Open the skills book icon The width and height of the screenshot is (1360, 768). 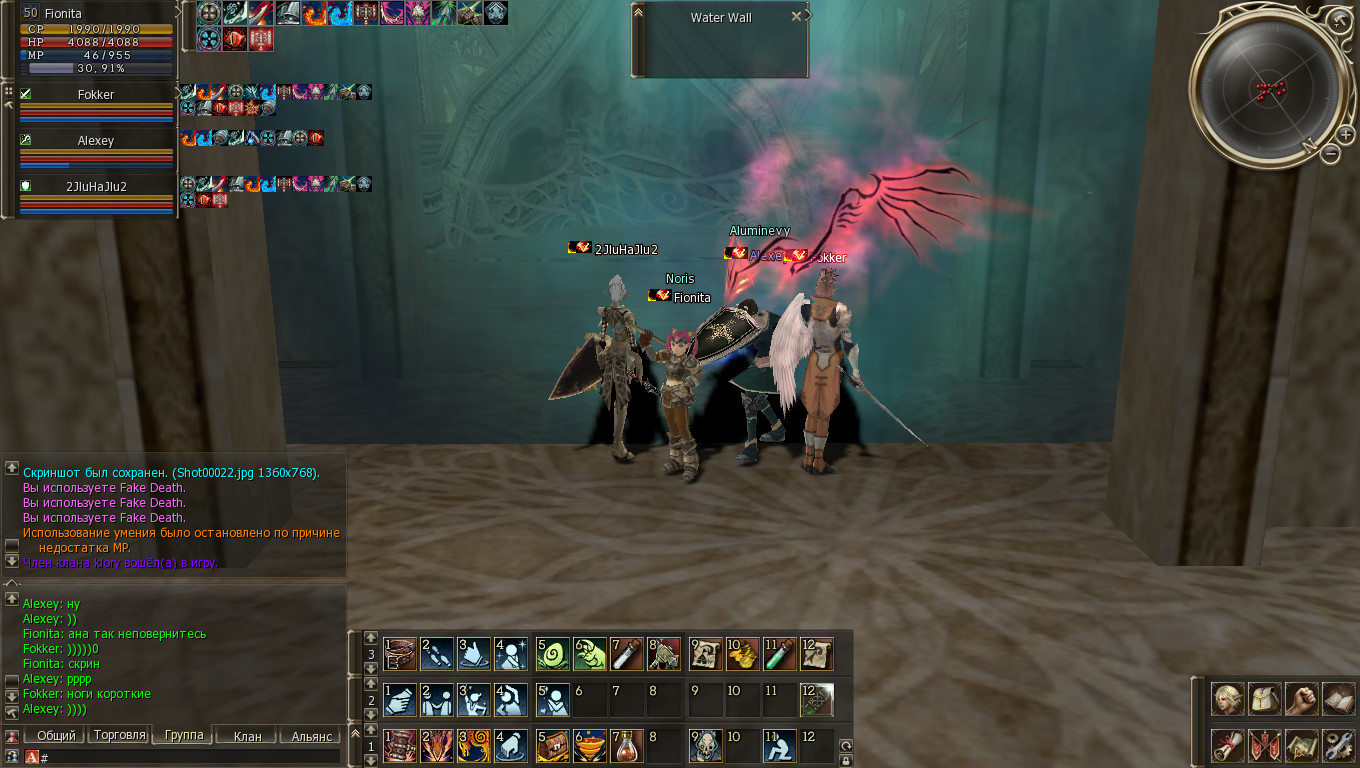pyautogui.click(x=1338, y=699)
